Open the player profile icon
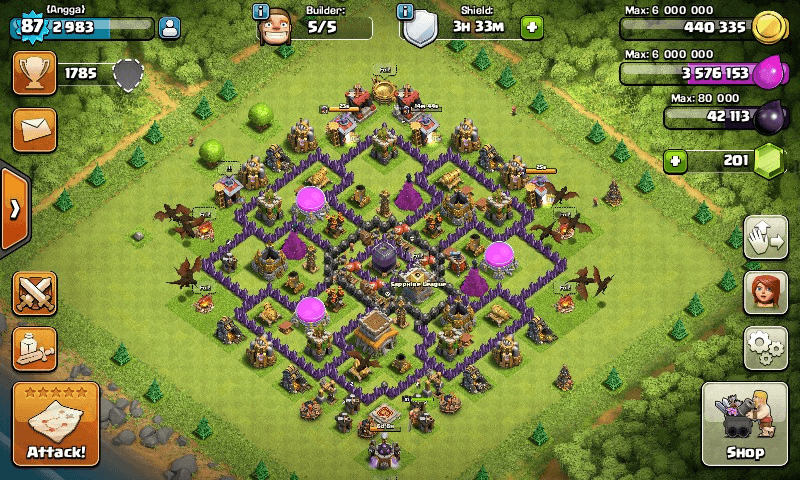 pos(169,27)
